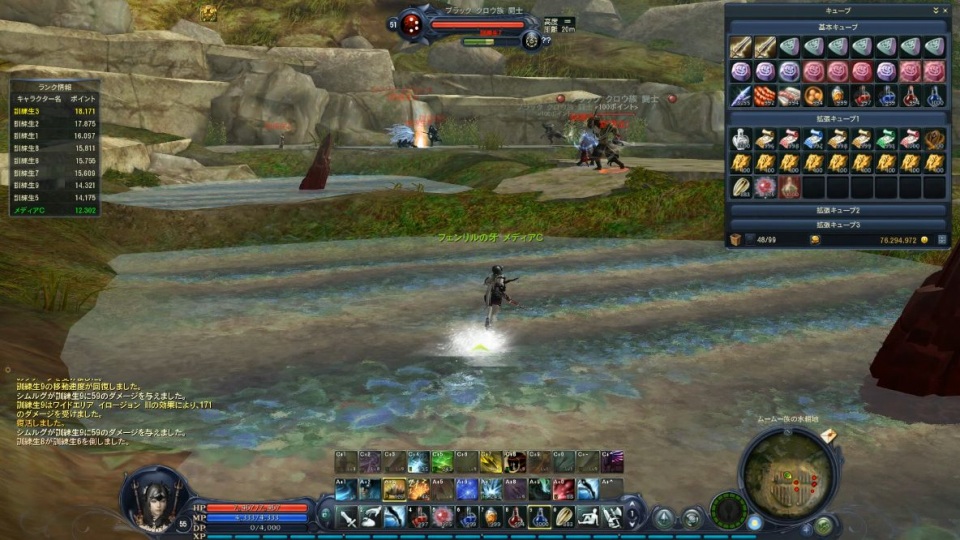Use the sword attack skill on the hotbar
This screenshot has width=960, height=540.
pyautogui.click(x=347, y=517)
